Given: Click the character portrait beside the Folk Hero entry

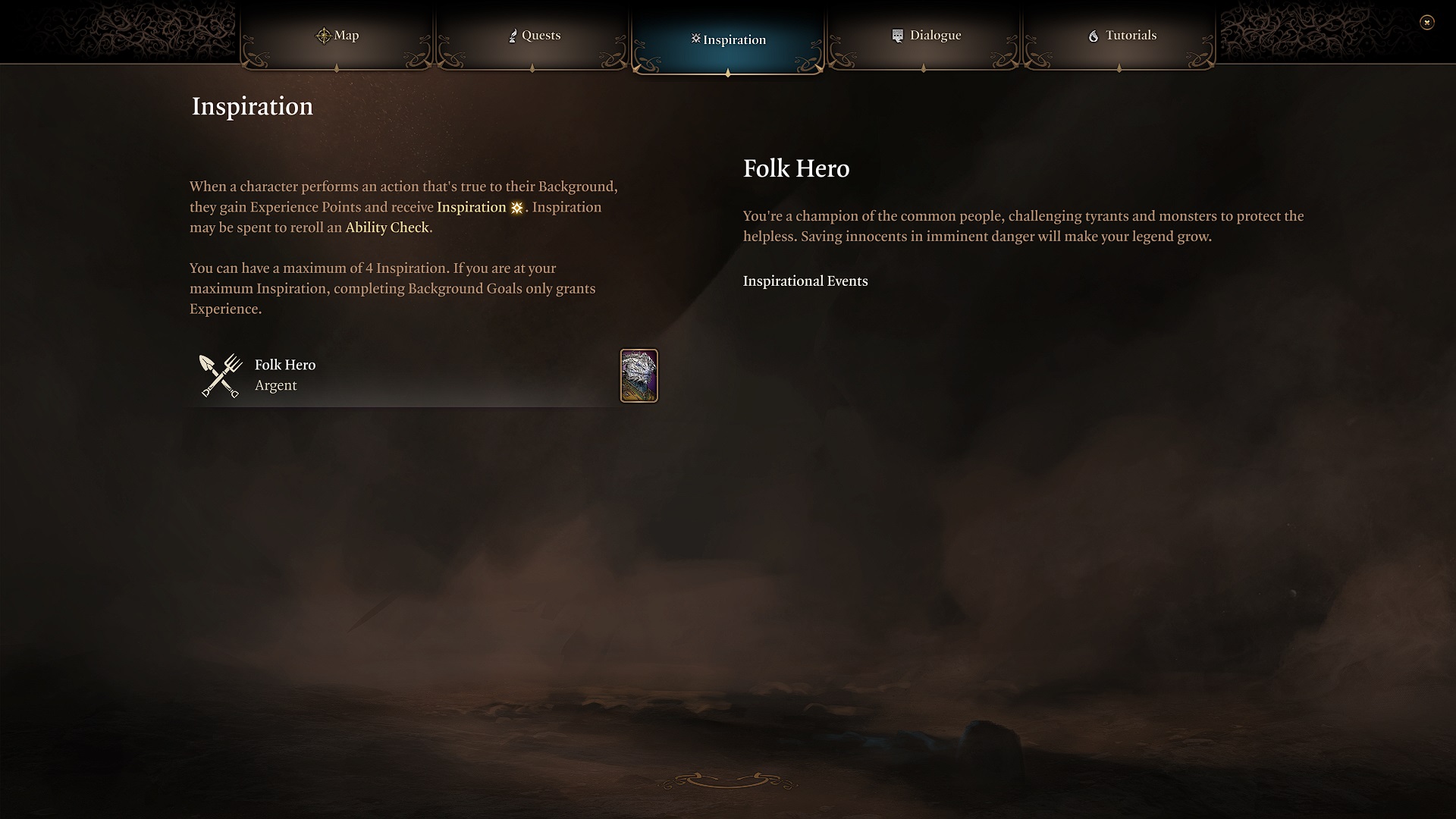Looking at the screenshot, I should coord(639,375).
